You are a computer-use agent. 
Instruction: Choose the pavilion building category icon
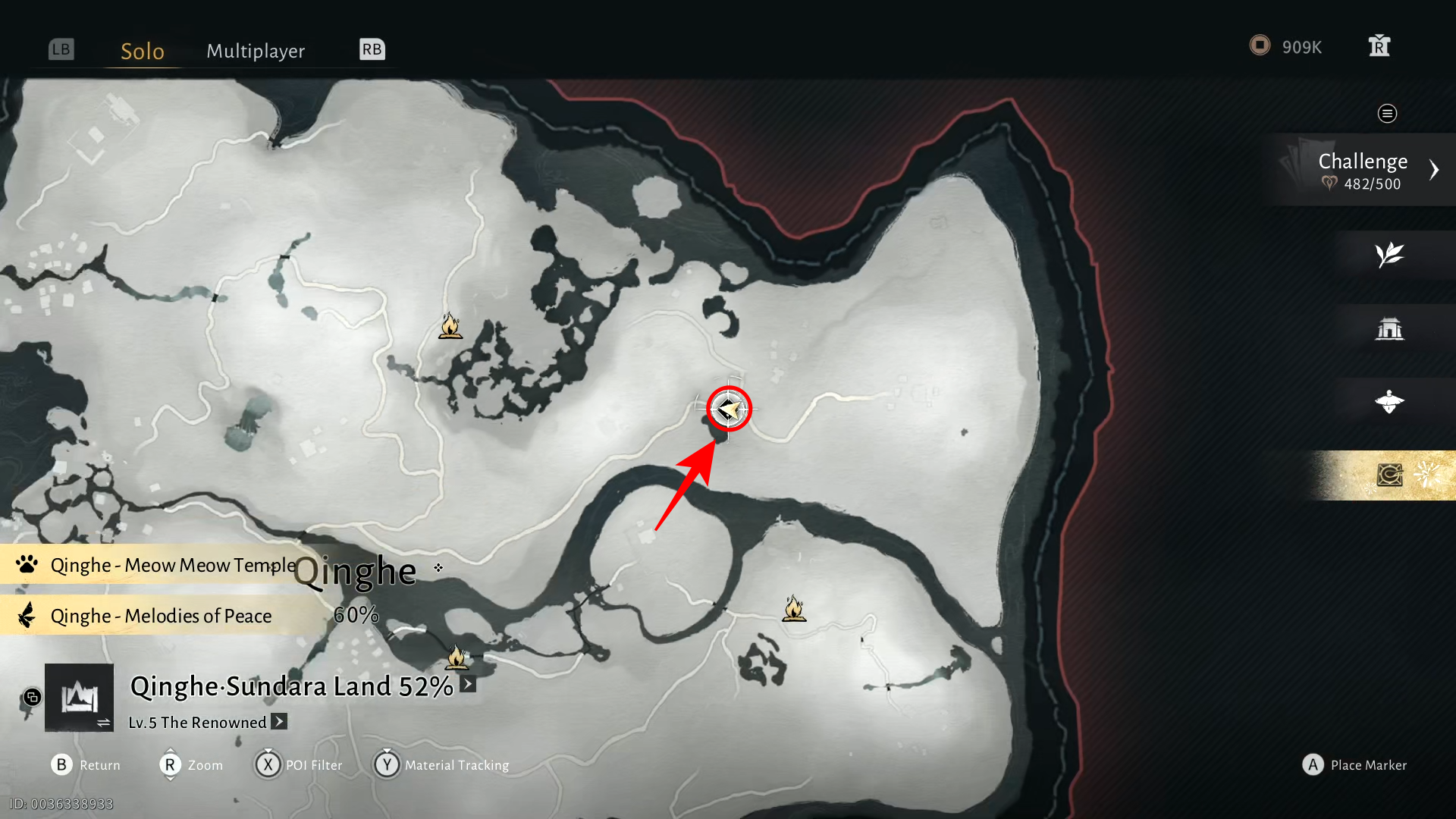(1389, 328)
